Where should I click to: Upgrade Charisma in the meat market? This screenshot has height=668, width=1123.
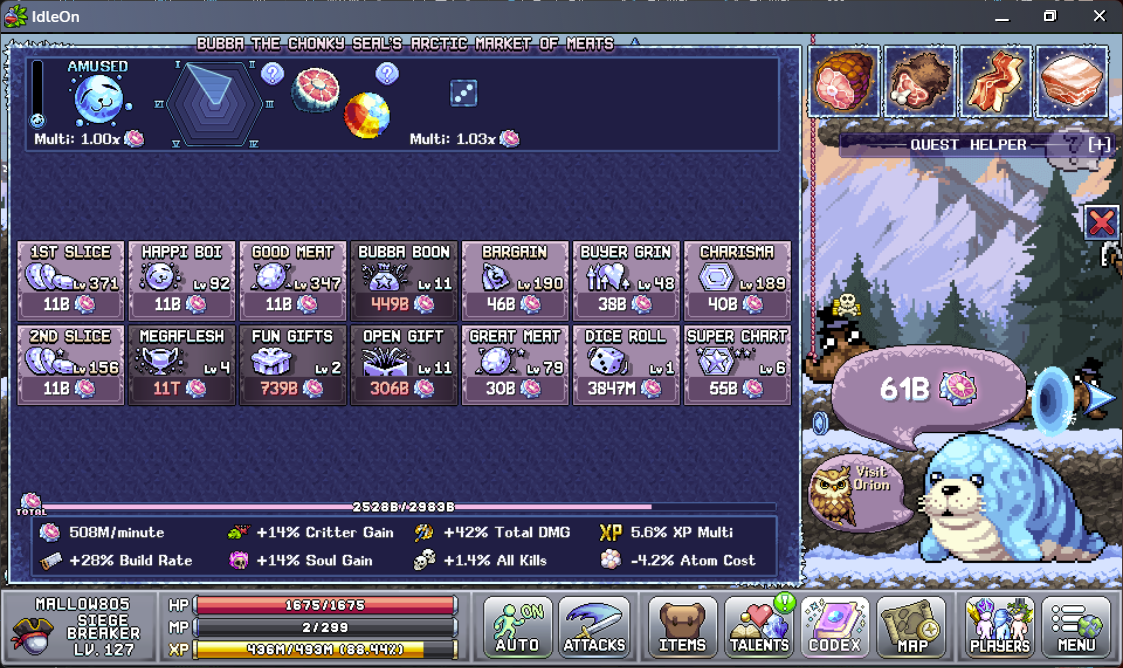tap(737, 281)
